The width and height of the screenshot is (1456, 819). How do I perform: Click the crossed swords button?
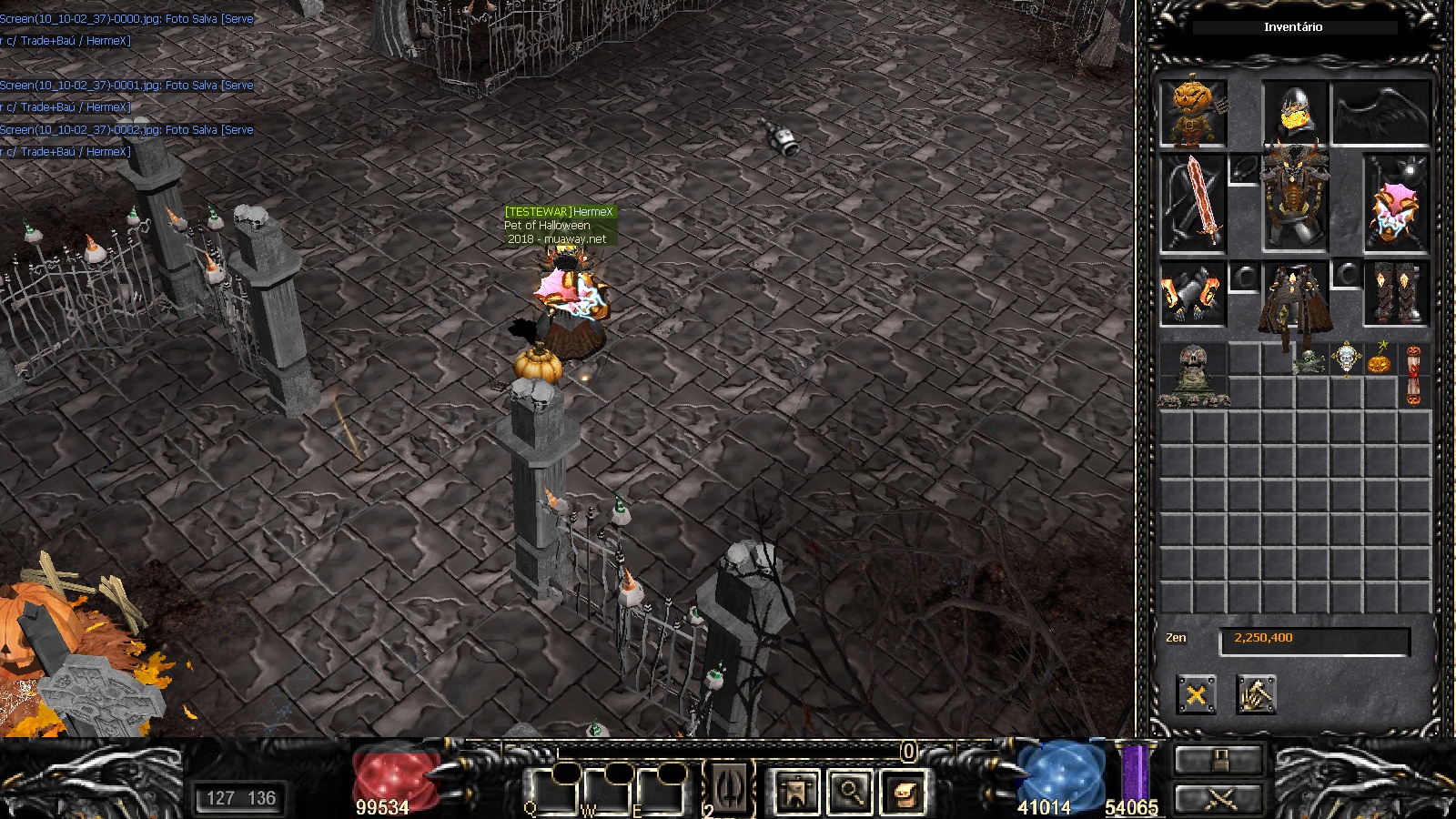(x=1219, y=799)
